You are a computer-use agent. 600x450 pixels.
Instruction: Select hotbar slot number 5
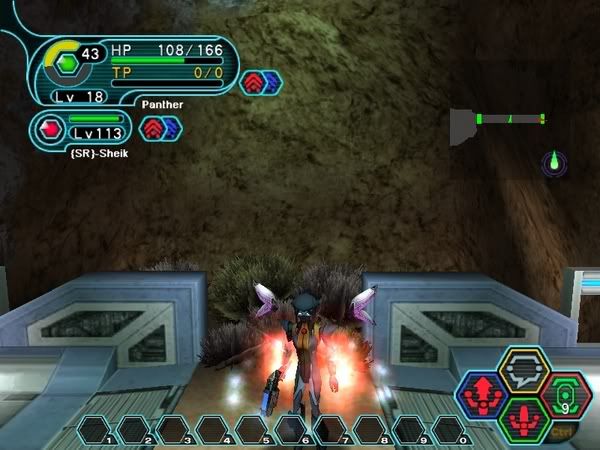click(x=254, y=430)
